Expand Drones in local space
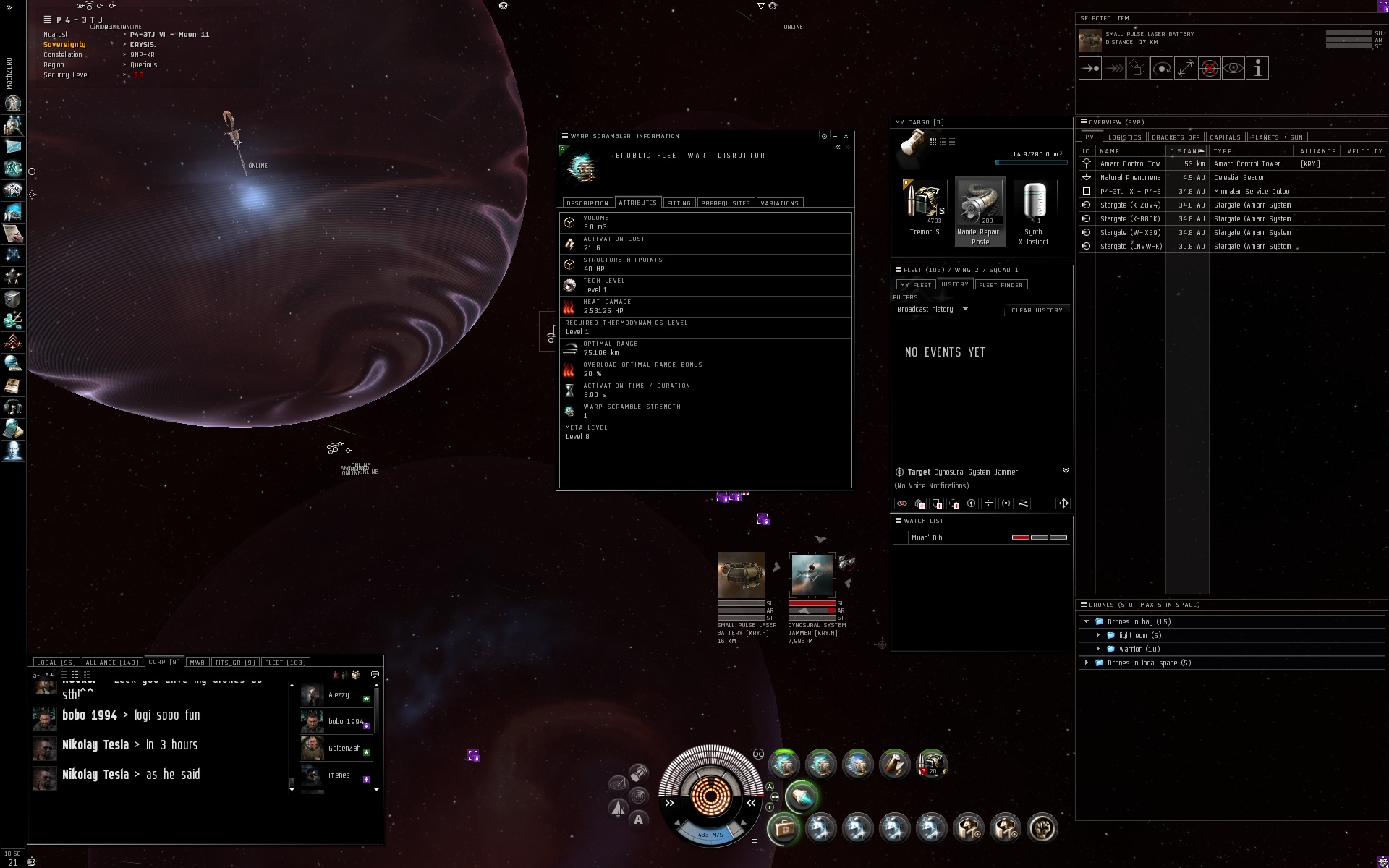Image resolution: width=1389 pixels, height=868 pixels. pos(1086,663)
